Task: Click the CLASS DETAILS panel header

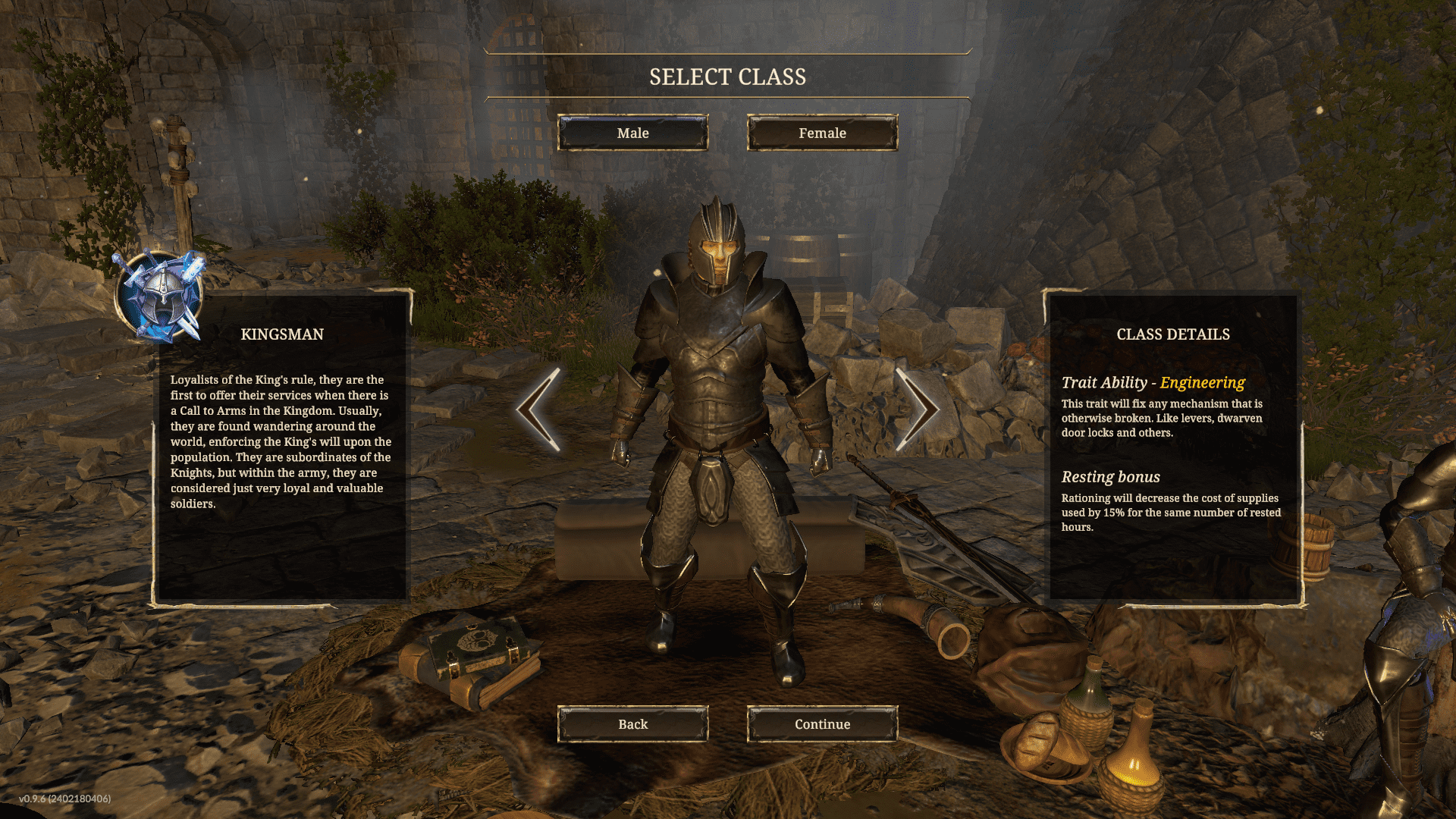Action: point(1172,334)
